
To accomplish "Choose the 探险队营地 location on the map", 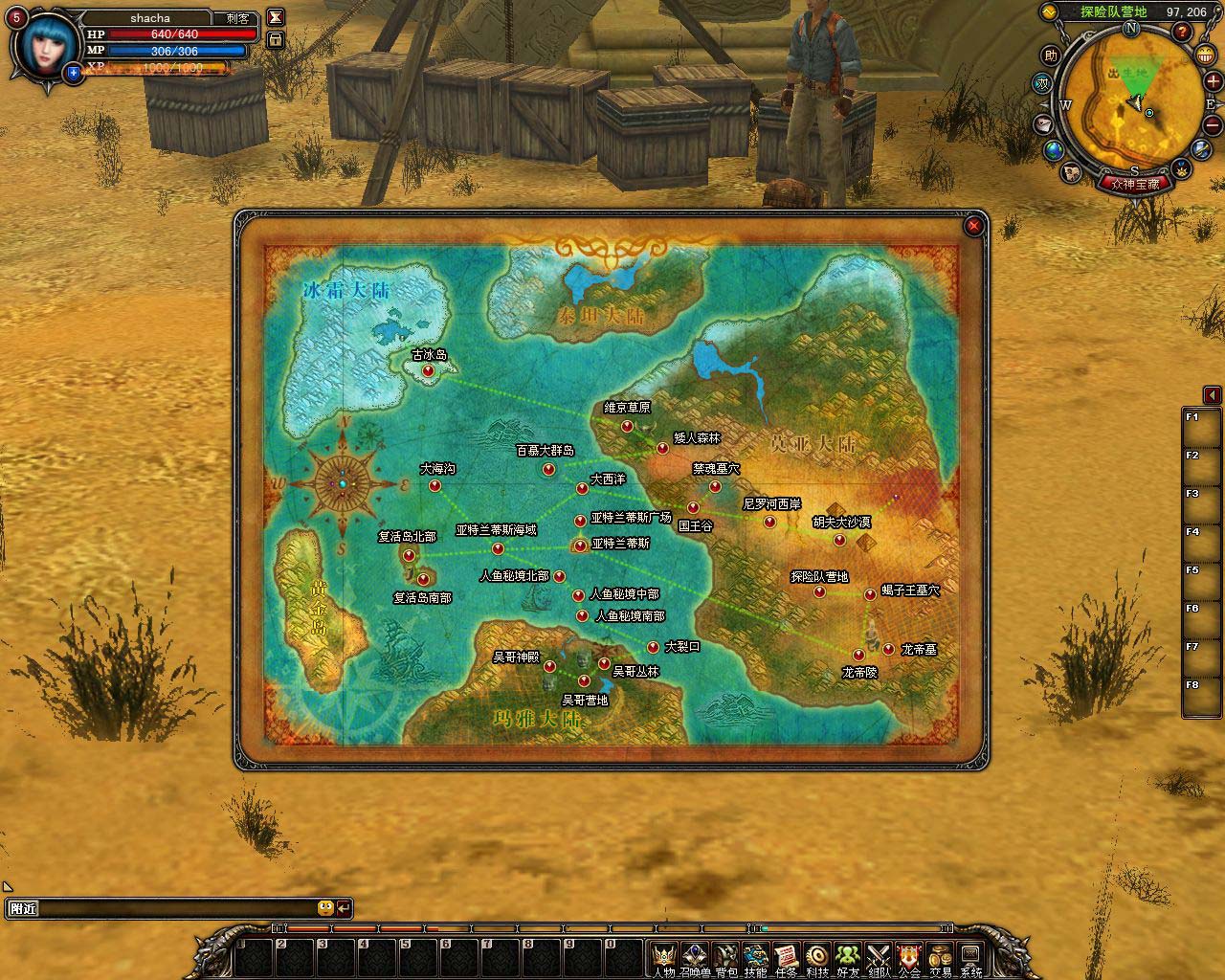I will [x=820, y=592].
